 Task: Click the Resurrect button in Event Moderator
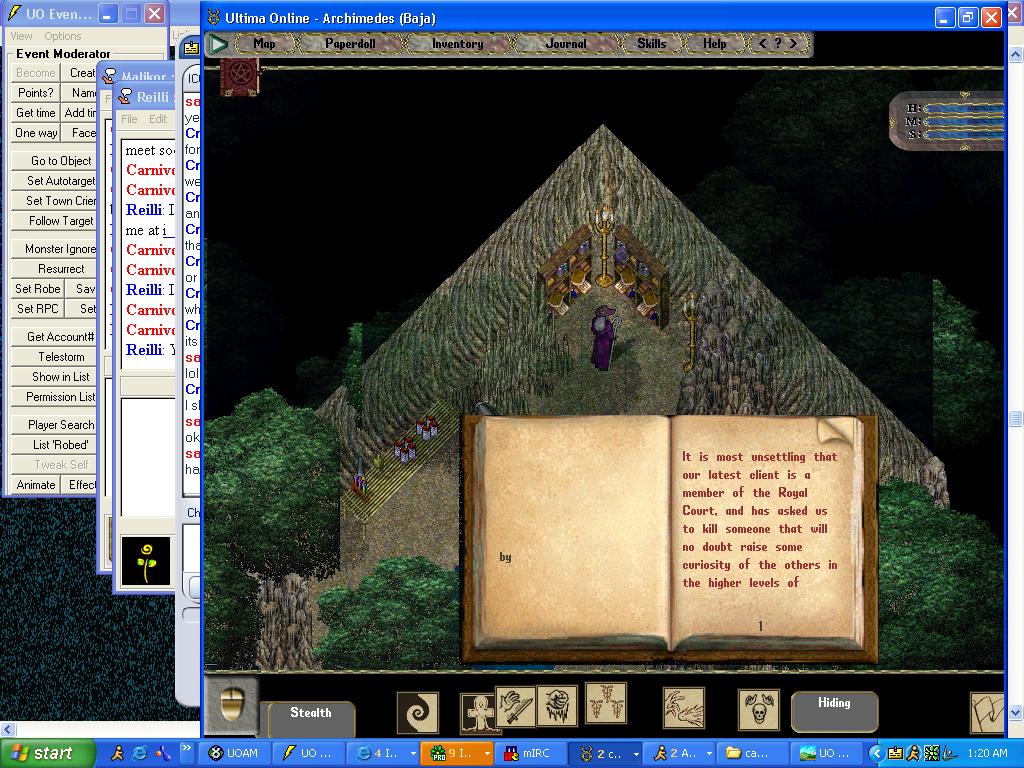61,269
